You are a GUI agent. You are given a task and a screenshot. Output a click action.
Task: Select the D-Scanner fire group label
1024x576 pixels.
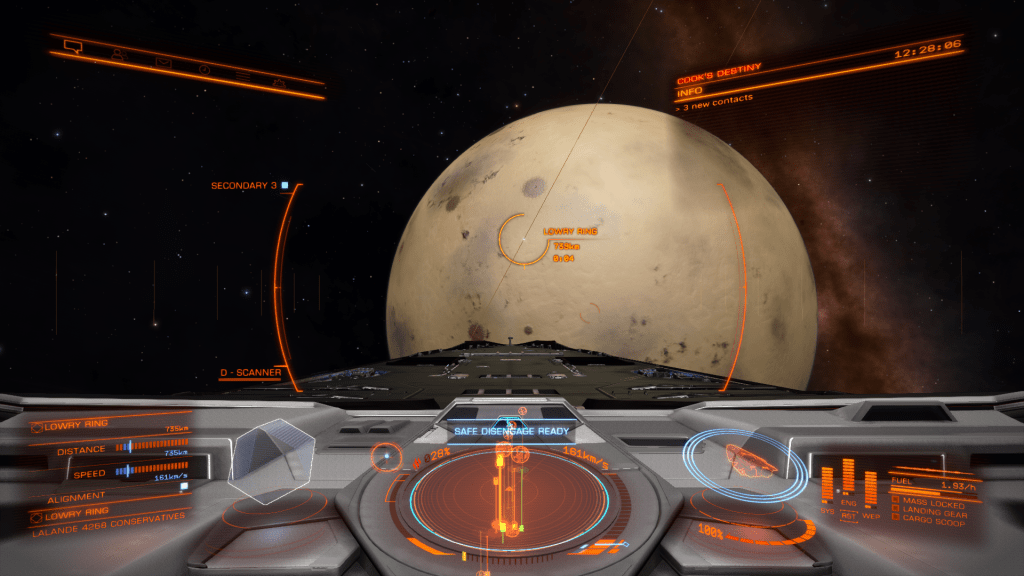(x=250, y=373)
